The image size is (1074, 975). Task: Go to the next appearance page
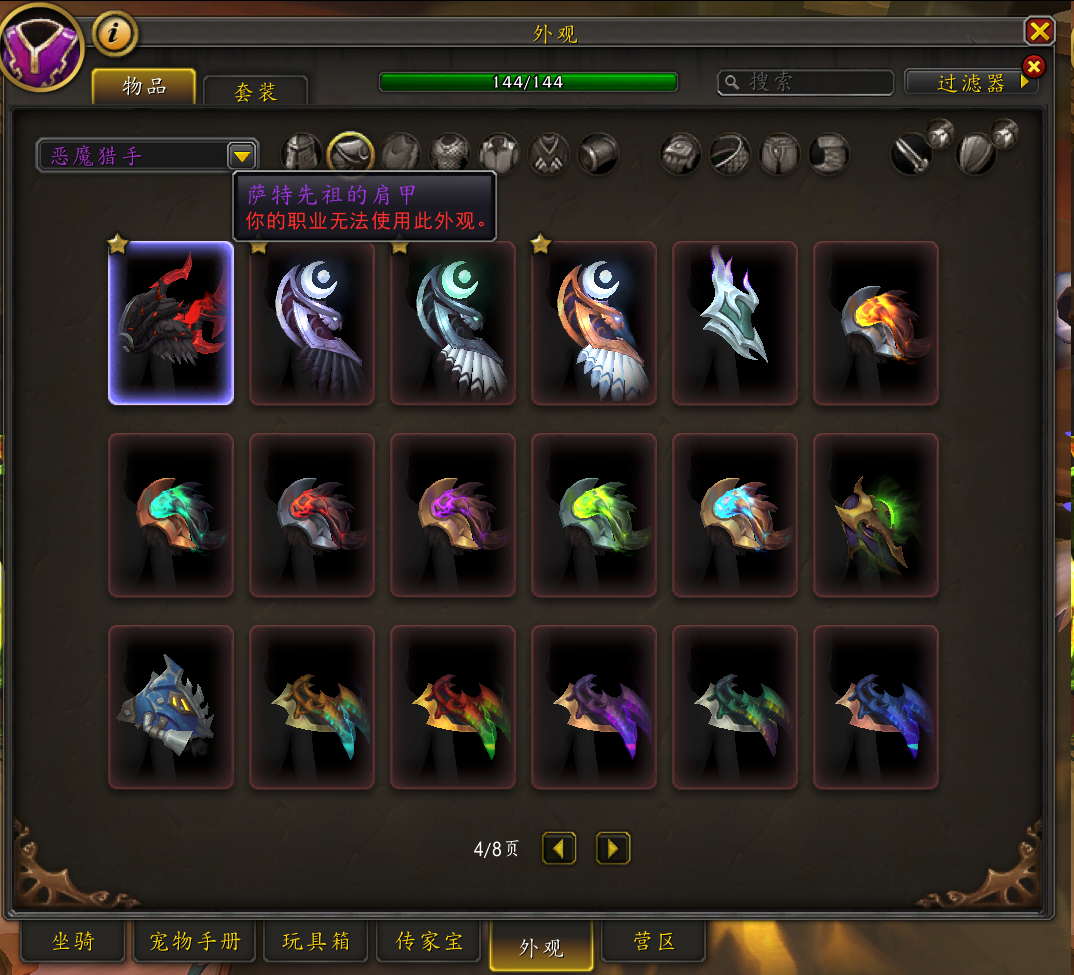point(613,849)
